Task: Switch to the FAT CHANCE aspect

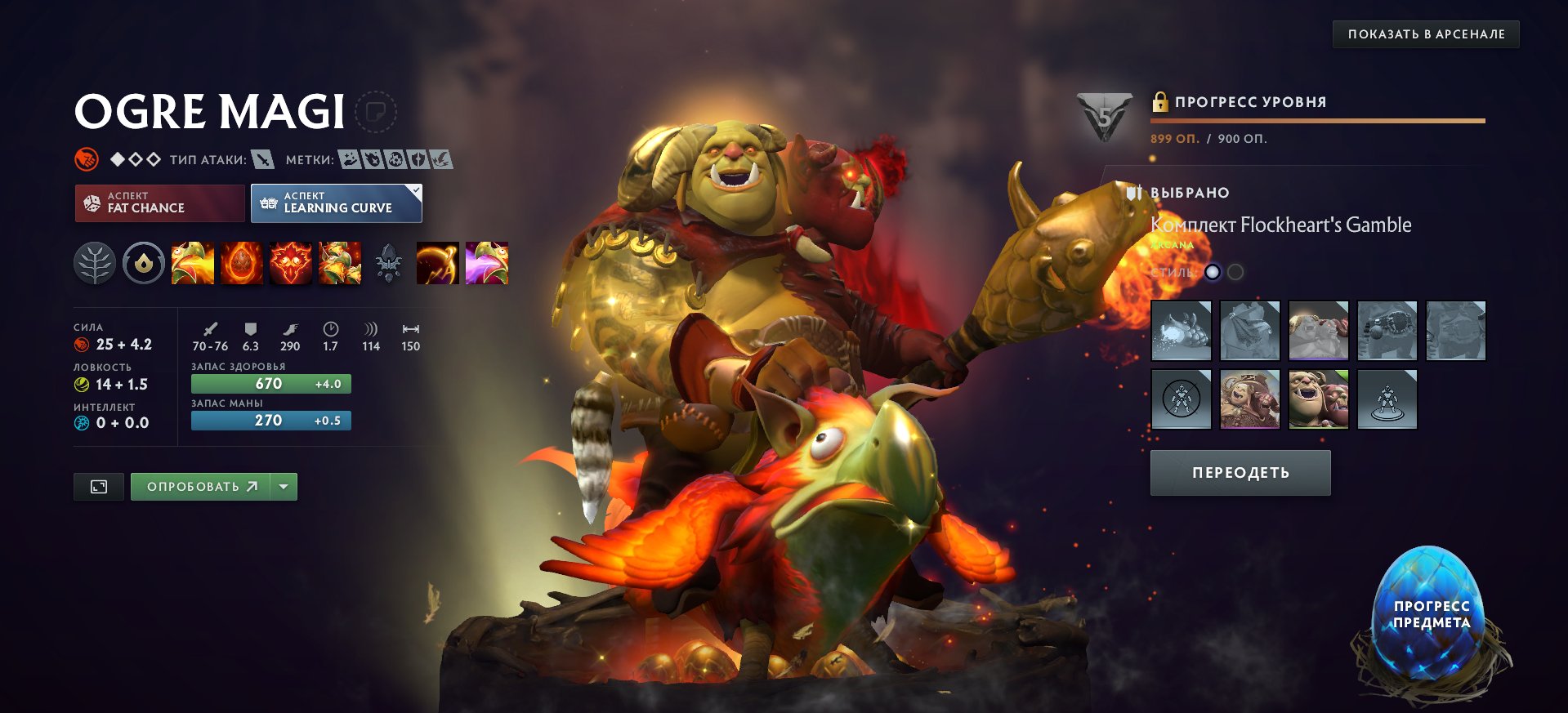Action: (159, 203)
